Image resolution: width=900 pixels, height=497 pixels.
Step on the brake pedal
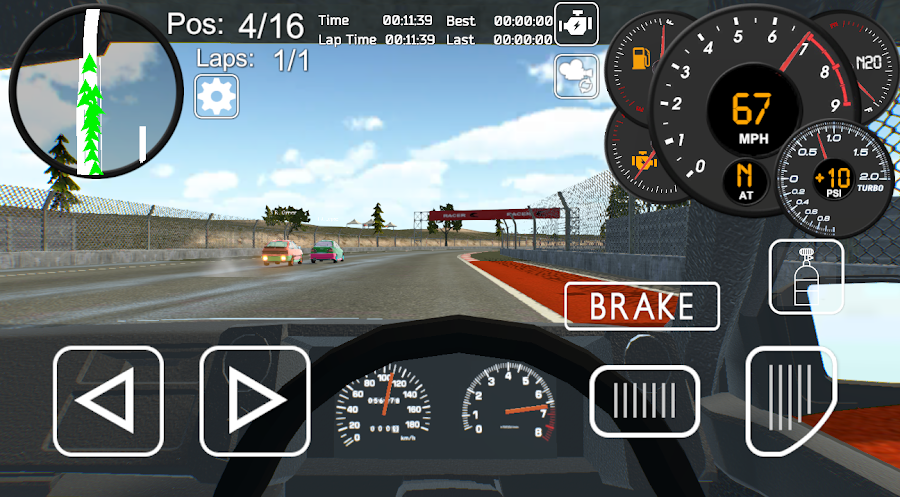point(644,401)
